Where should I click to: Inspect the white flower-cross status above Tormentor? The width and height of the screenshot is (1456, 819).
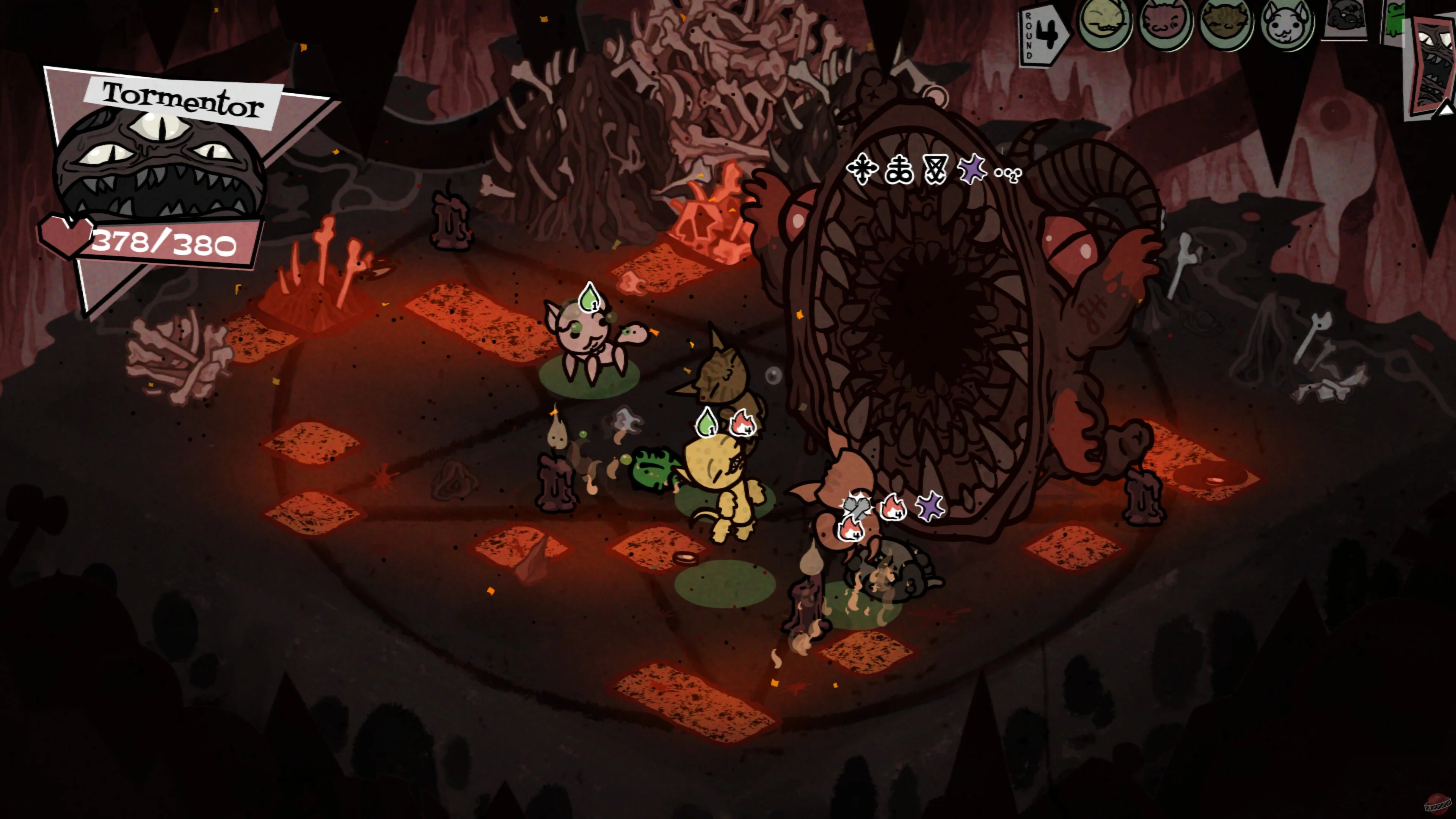click(x=862, y=169)
